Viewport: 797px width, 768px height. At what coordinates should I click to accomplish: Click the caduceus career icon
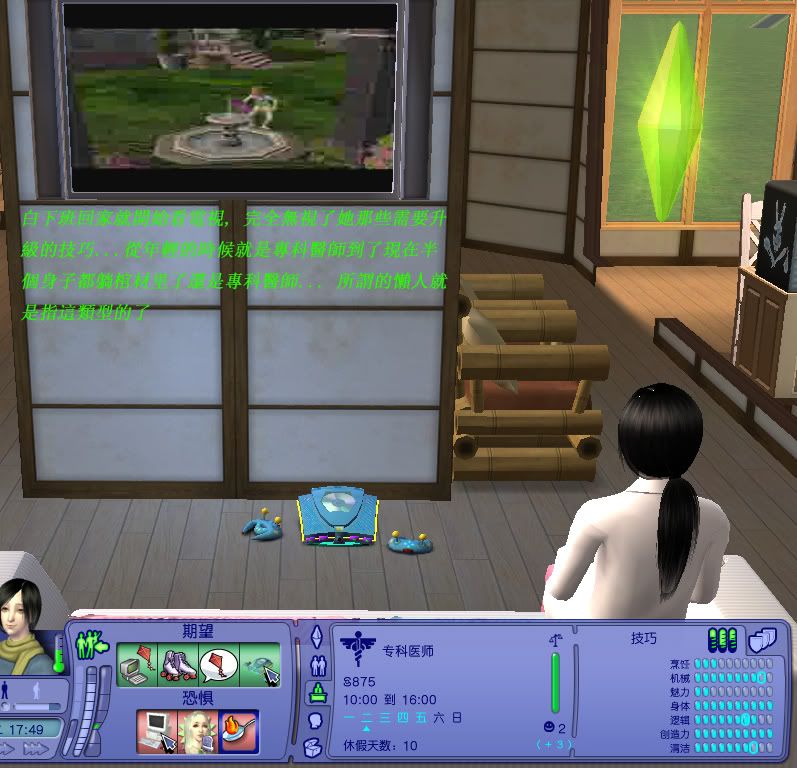[357, 647]
